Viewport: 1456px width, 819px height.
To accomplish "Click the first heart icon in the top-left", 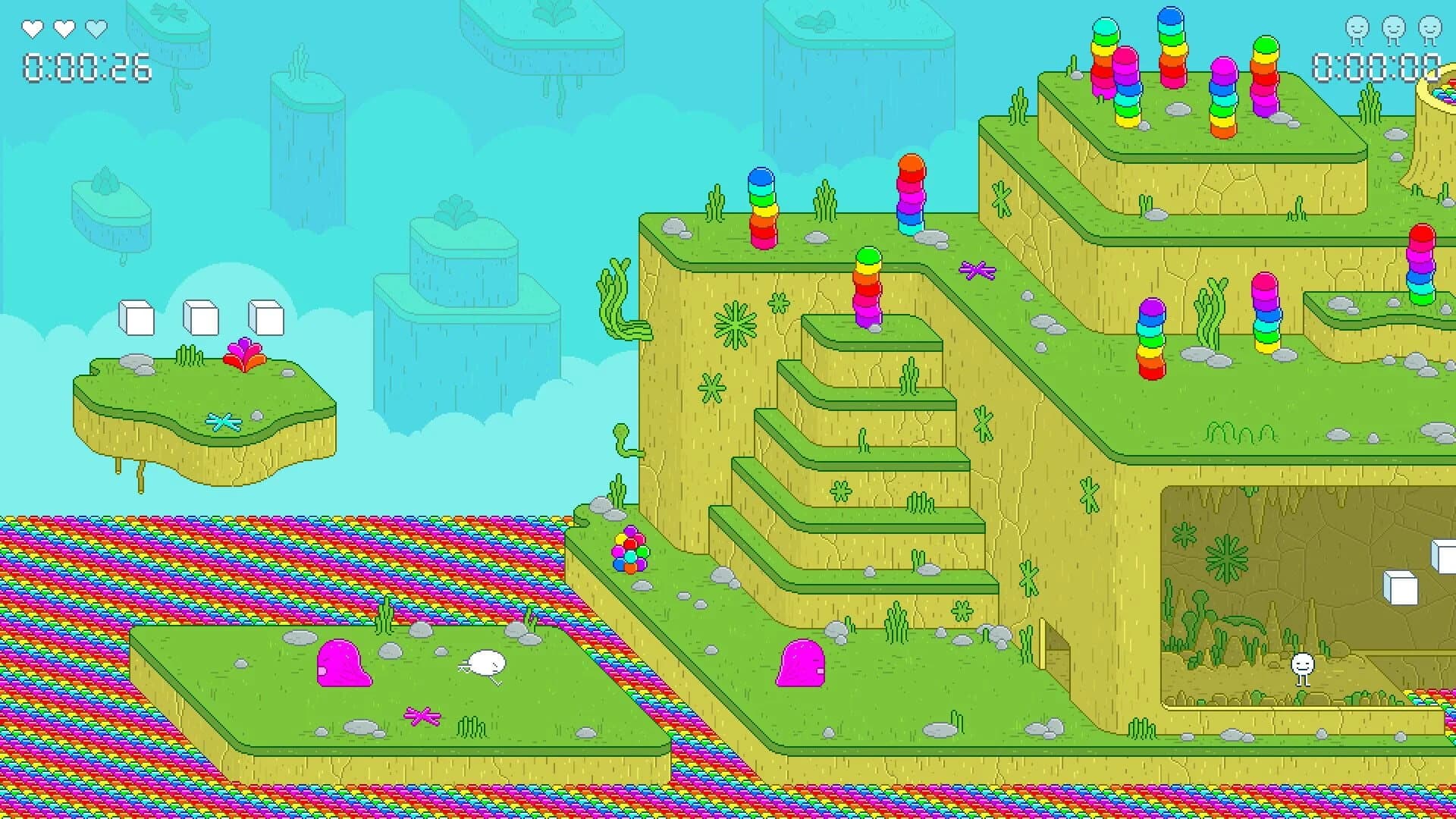I will pos(32,27).
